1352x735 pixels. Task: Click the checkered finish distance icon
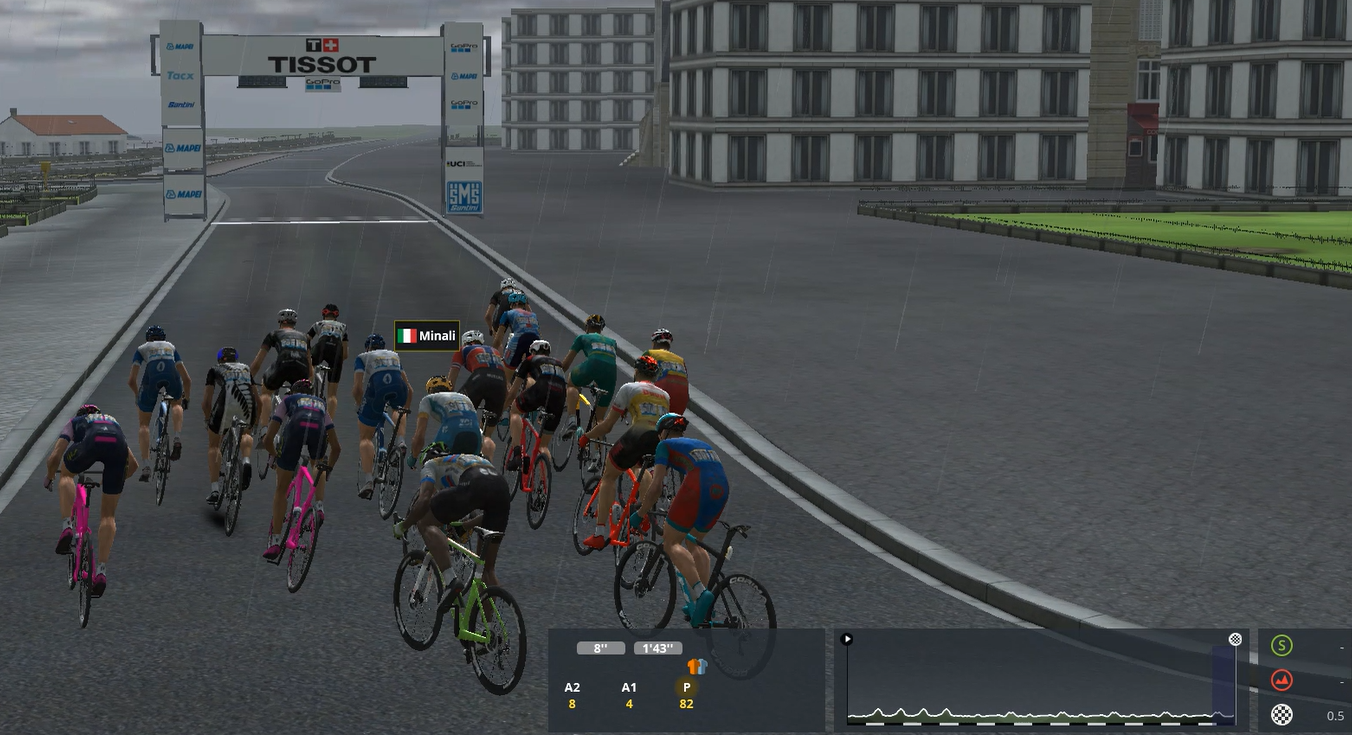tap(1281, 714)
